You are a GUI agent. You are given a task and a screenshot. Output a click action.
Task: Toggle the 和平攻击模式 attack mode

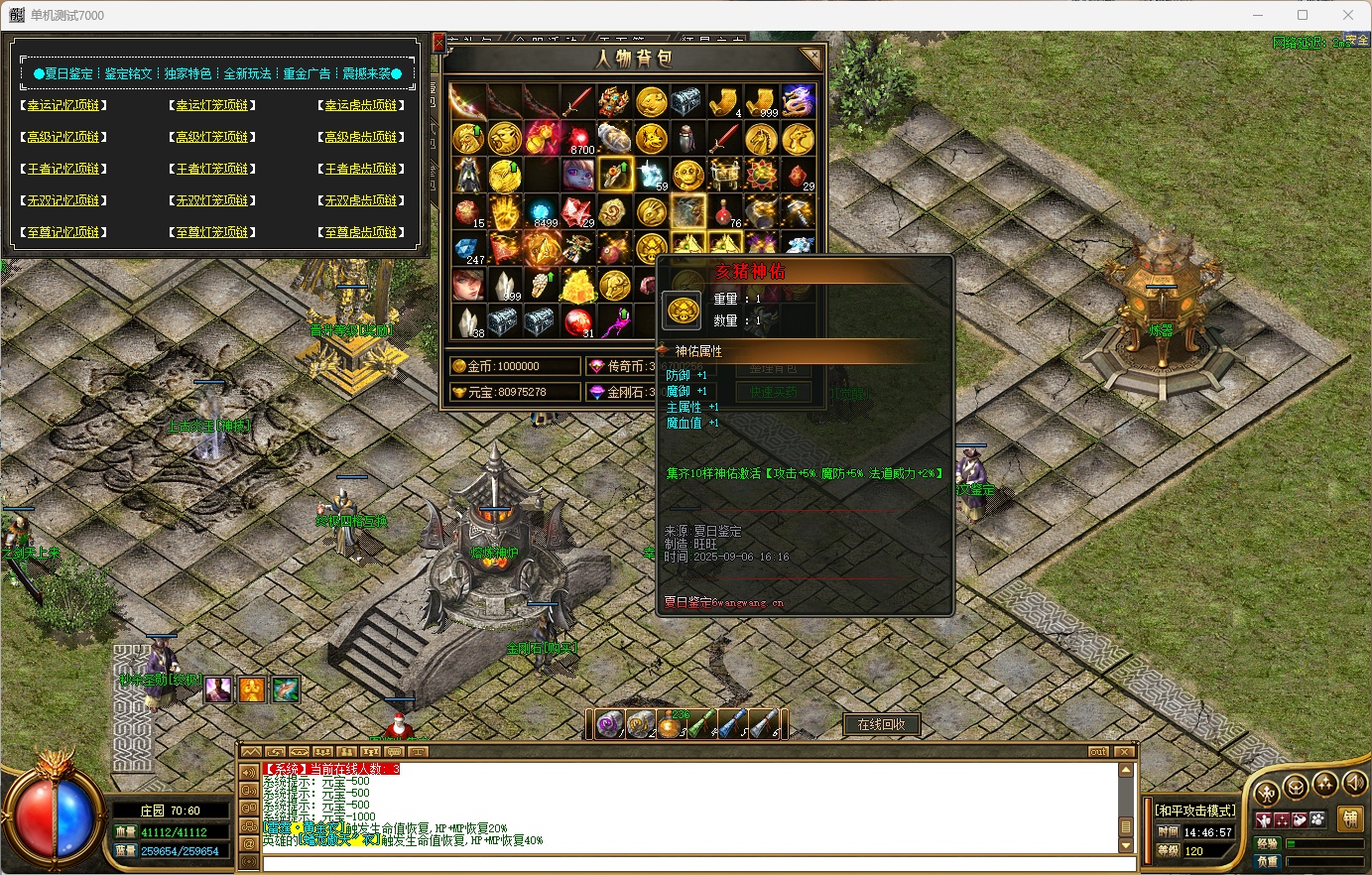pyautogui.click(x=1195, y=811)
